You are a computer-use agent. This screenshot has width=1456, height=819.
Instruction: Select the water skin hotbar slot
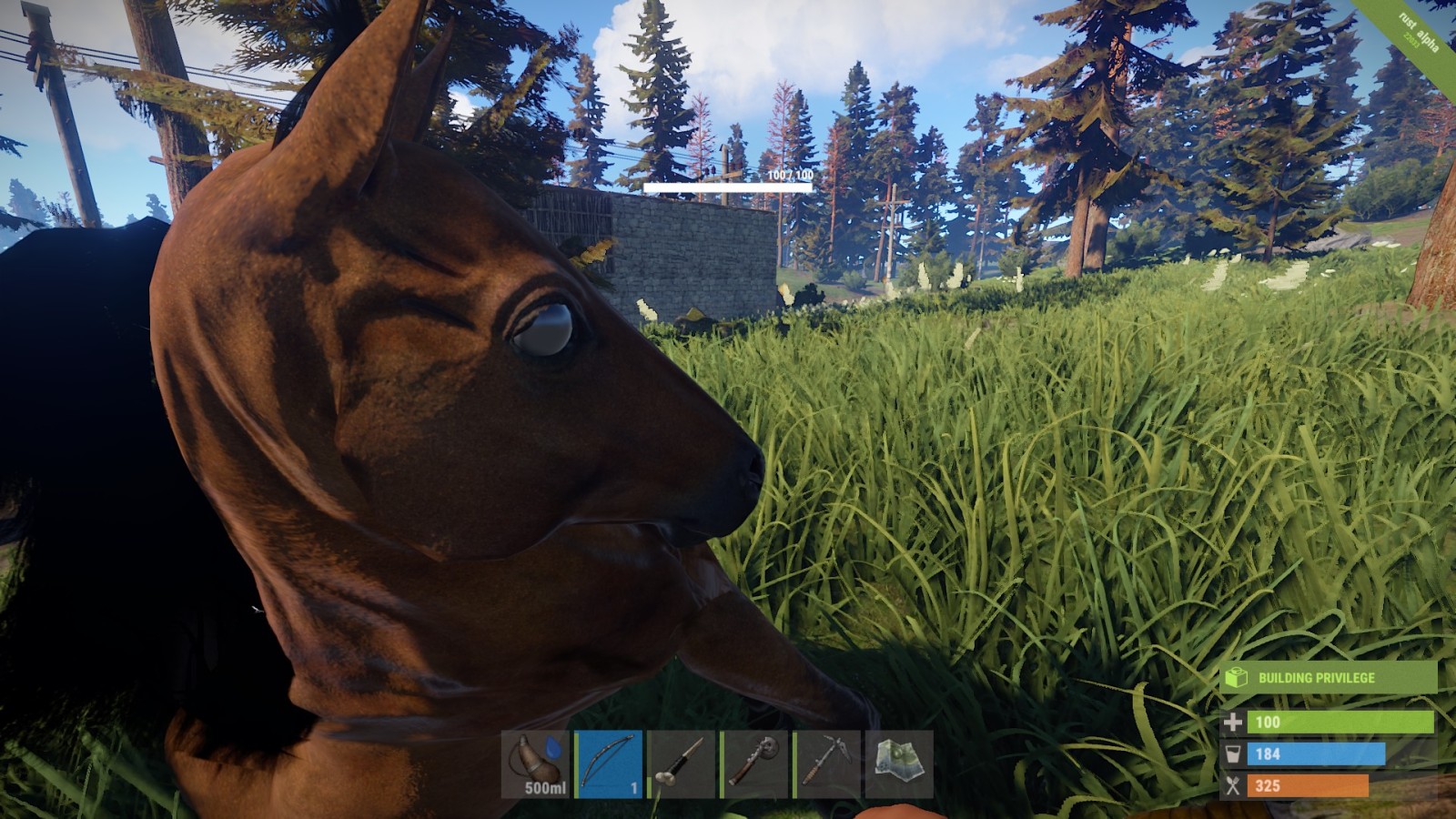tap(536, 763)
